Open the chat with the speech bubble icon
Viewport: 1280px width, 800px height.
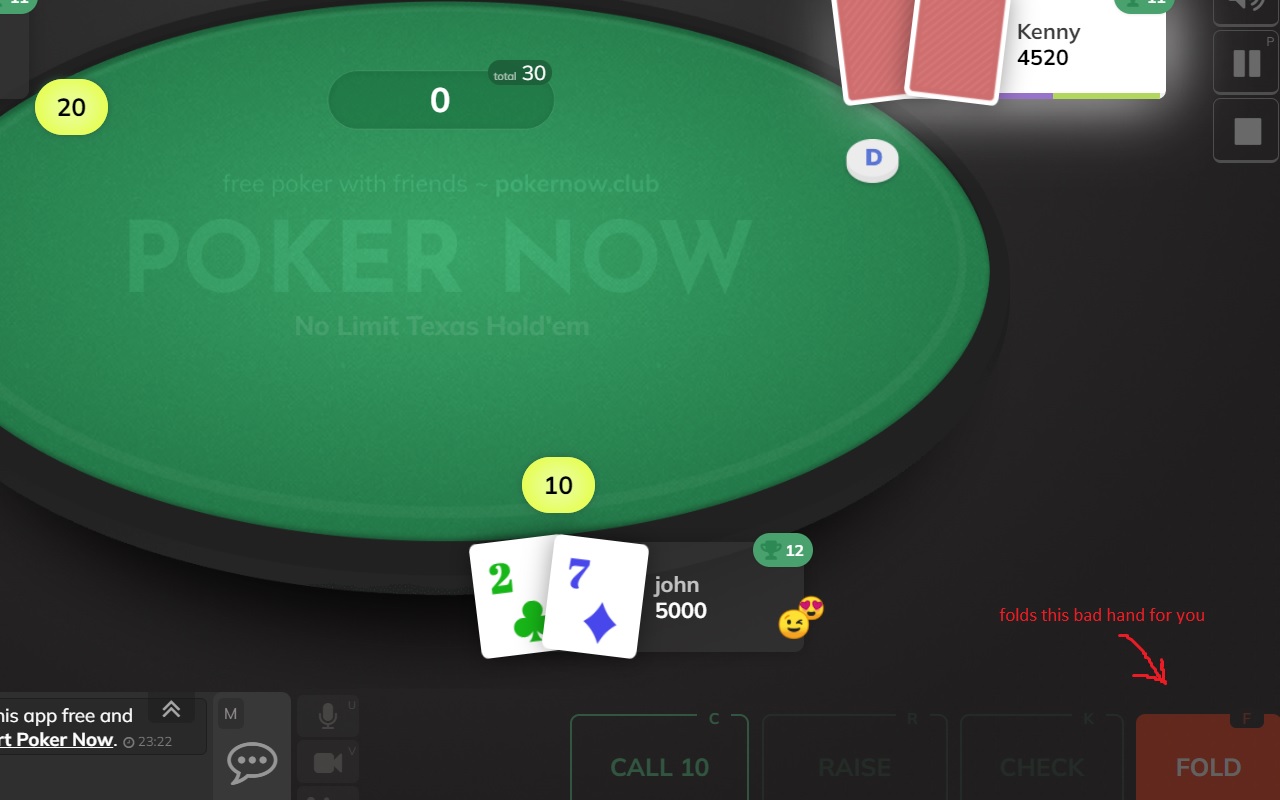(x=251, y=762)
